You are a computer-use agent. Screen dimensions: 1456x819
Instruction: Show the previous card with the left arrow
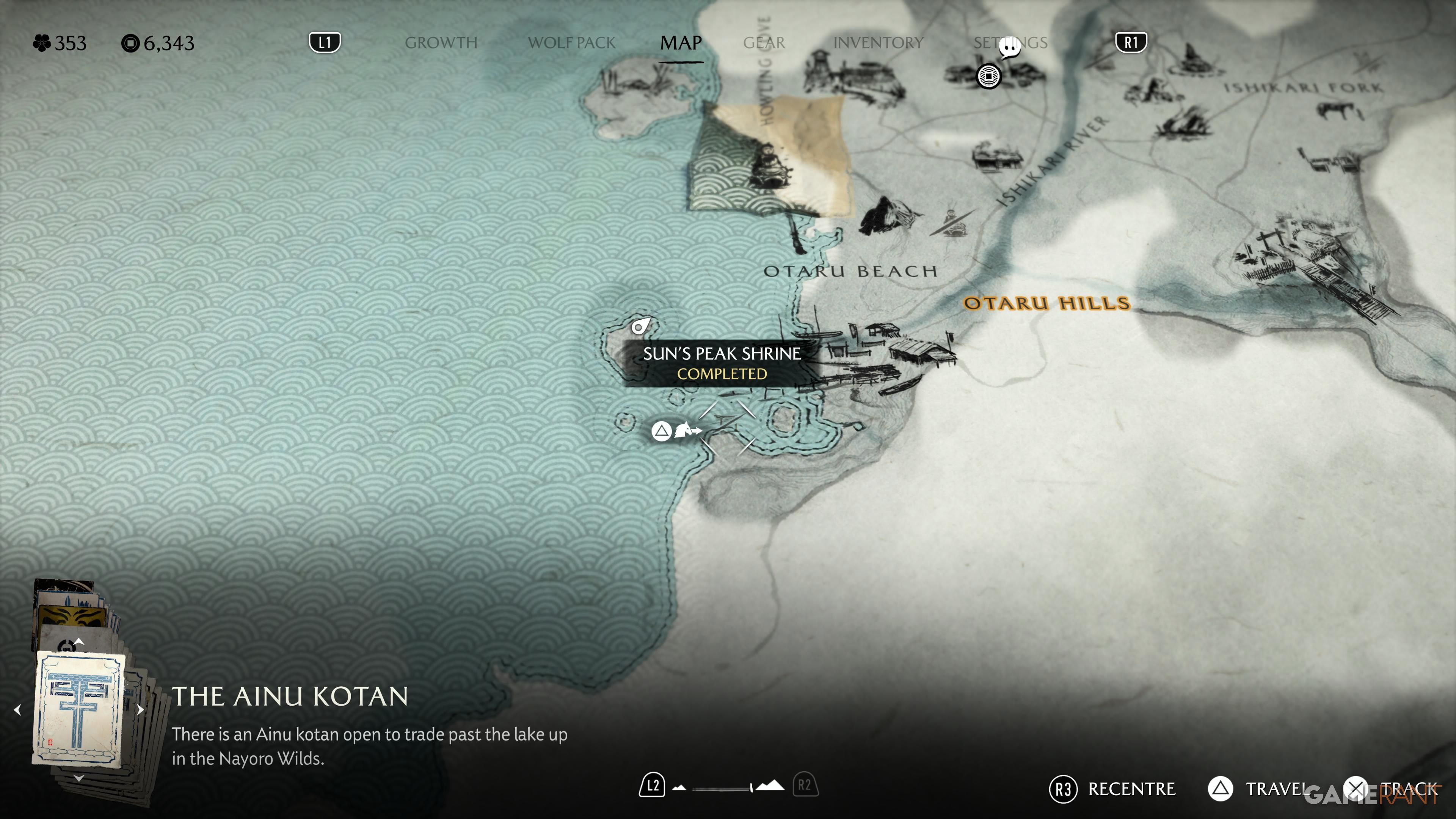point(17,709)
